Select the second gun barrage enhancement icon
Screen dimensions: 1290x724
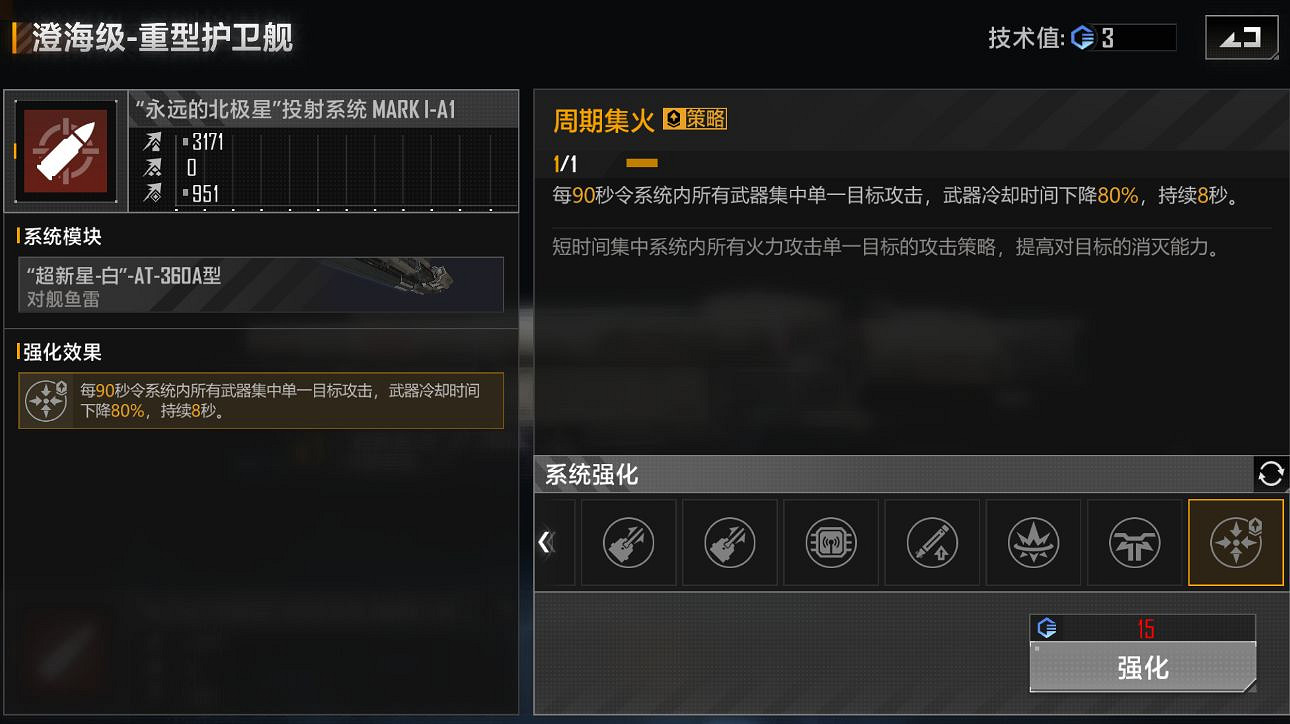click(x=730, y=542)
